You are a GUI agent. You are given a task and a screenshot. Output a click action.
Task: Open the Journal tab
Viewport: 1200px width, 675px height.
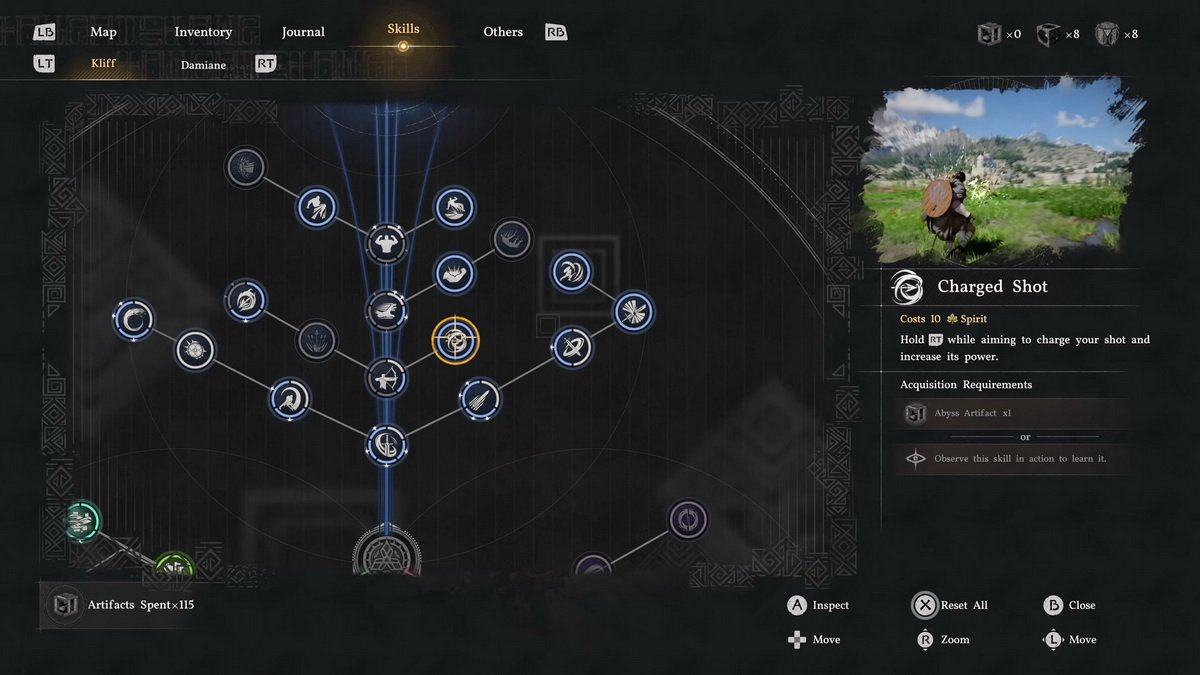pos(303,32)
